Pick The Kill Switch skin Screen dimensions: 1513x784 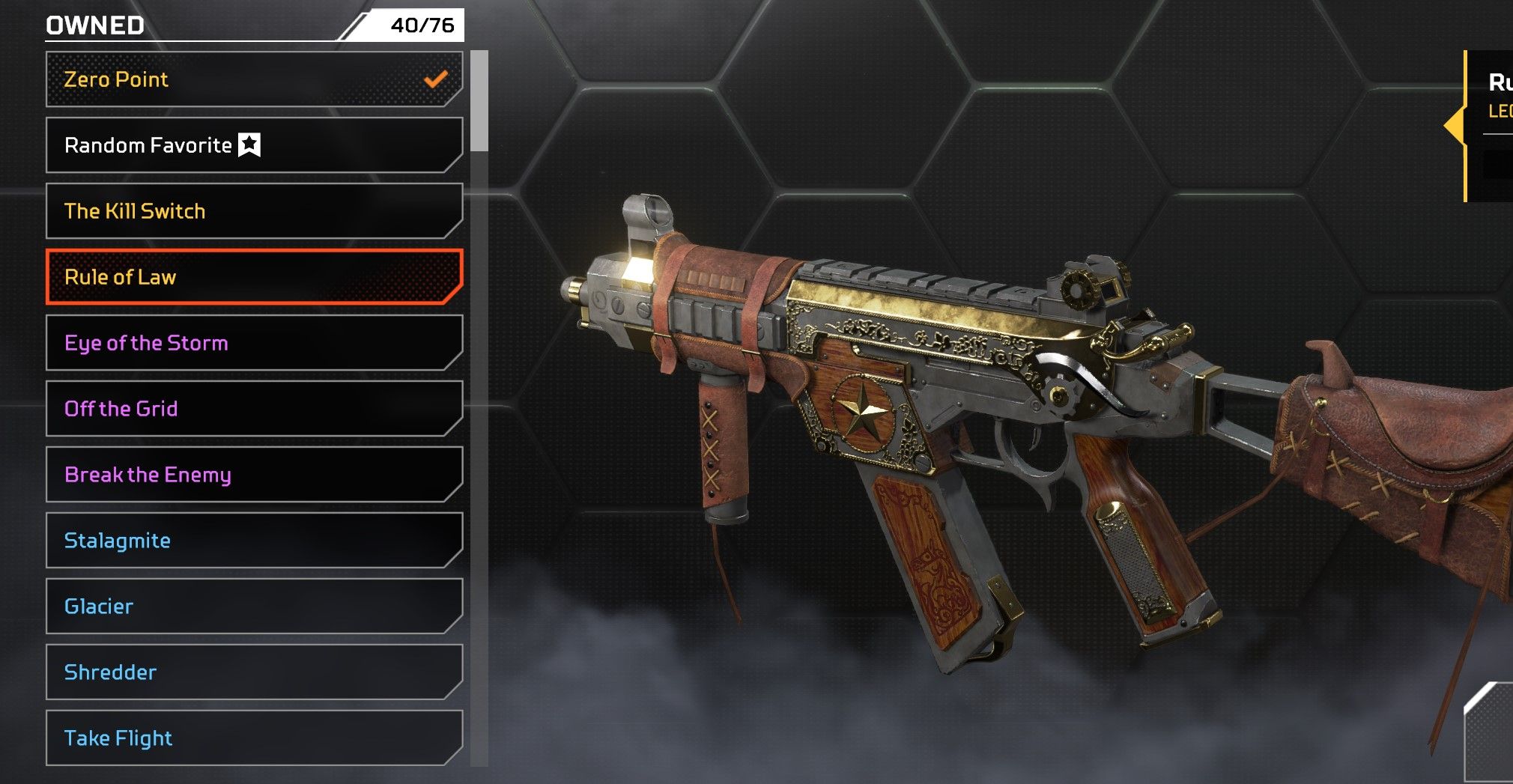pos(254,211)
